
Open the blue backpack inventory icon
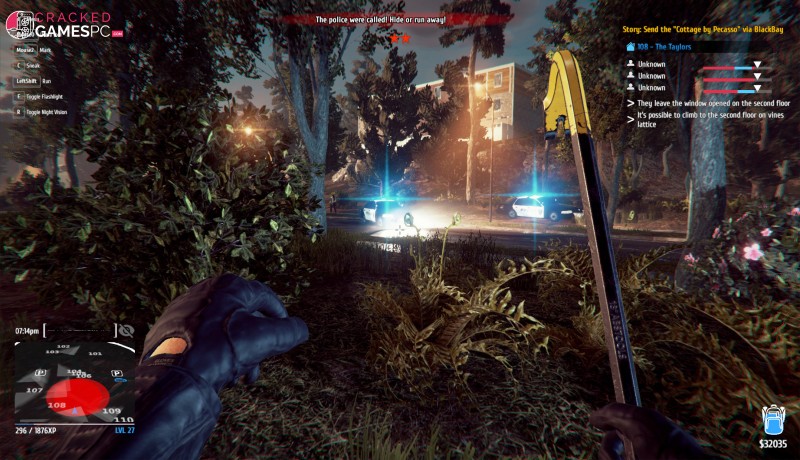(772, 419)
